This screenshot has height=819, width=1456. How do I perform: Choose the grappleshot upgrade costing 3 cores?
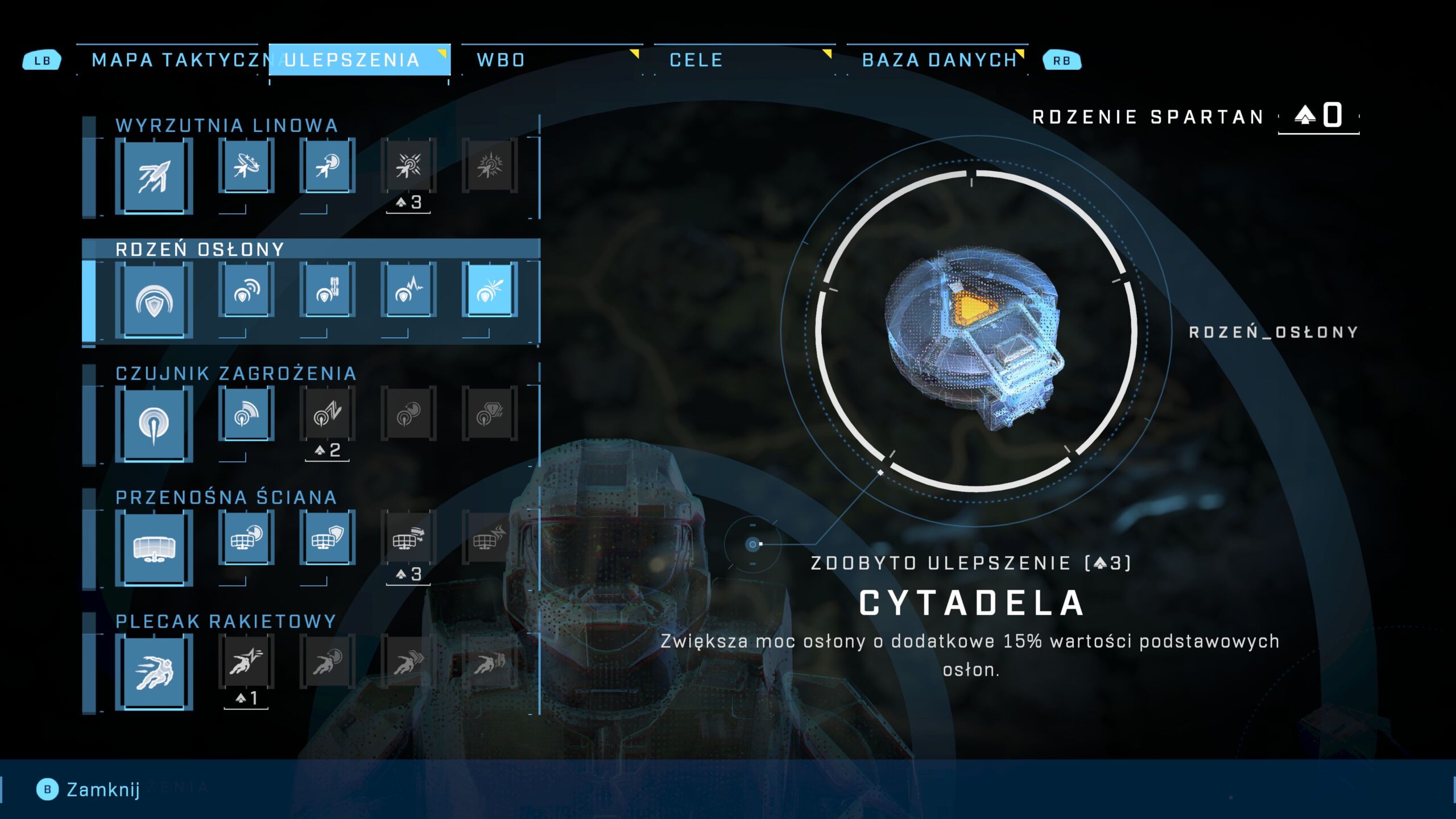click(x=408, y=166)
